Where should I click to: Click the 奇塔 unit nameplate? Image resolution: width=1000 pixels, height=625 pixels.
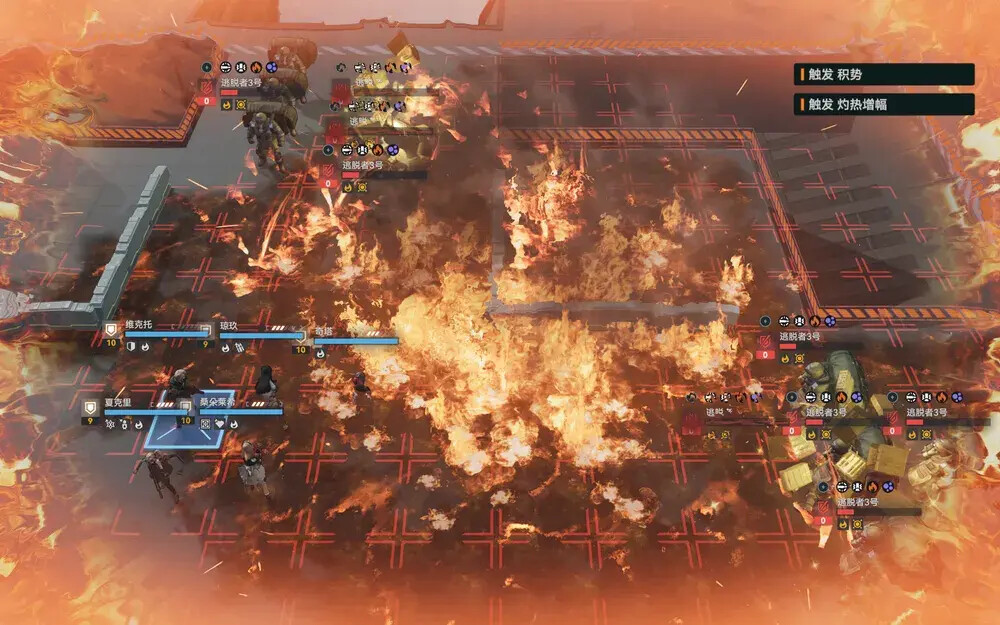(325, 331)
